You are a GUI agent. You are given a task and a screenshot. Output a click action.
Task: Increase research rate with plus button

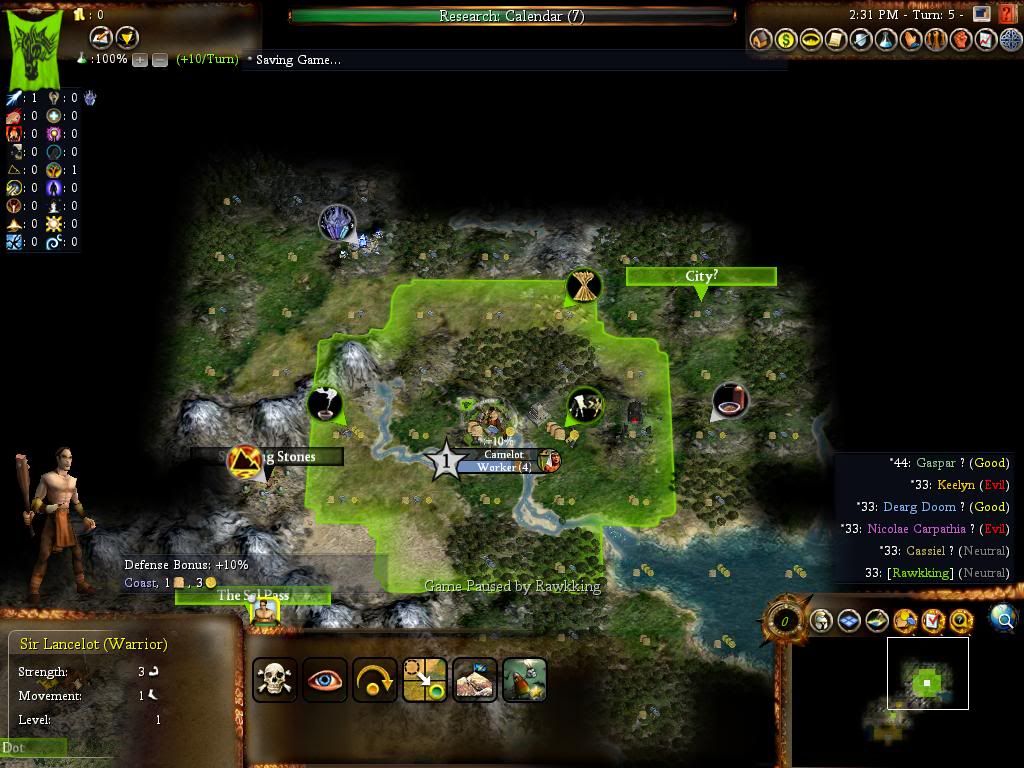[140, 60]
